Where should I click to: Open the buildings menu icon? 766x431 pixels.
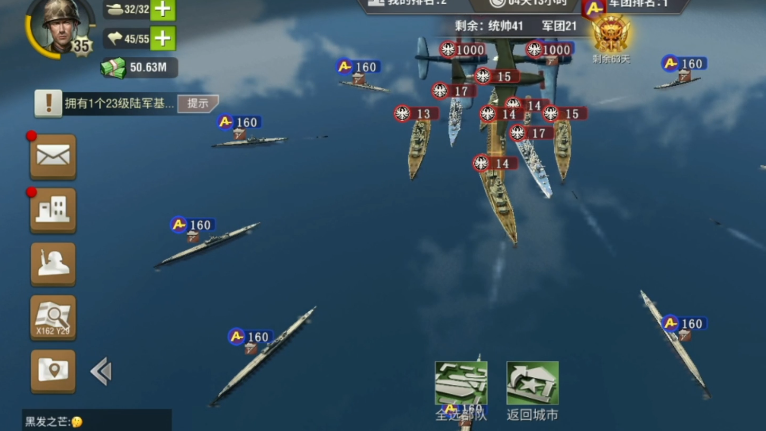[53, 209]
